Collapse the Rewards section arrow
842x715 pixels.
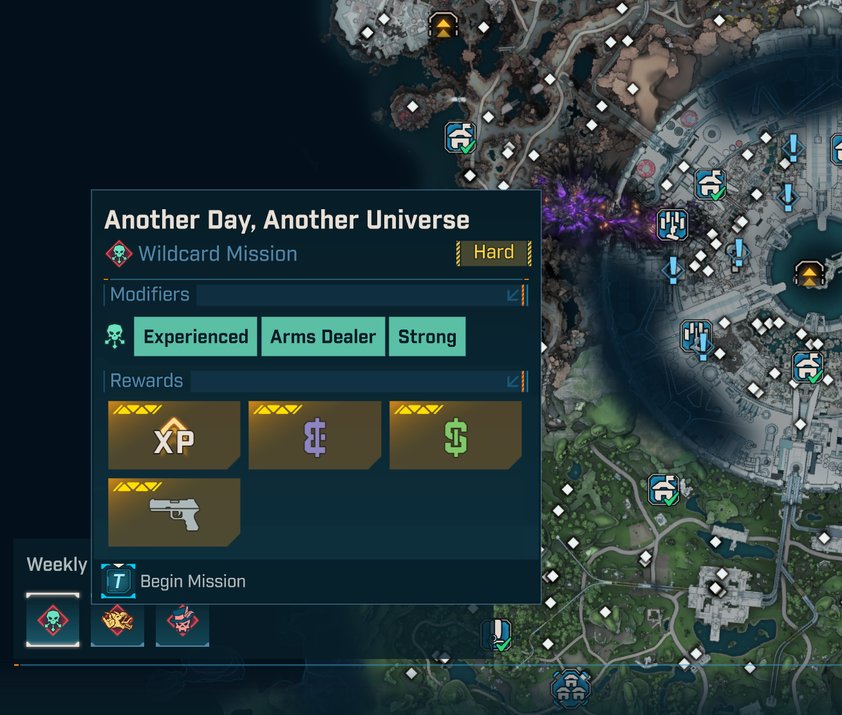pos(514,381)
